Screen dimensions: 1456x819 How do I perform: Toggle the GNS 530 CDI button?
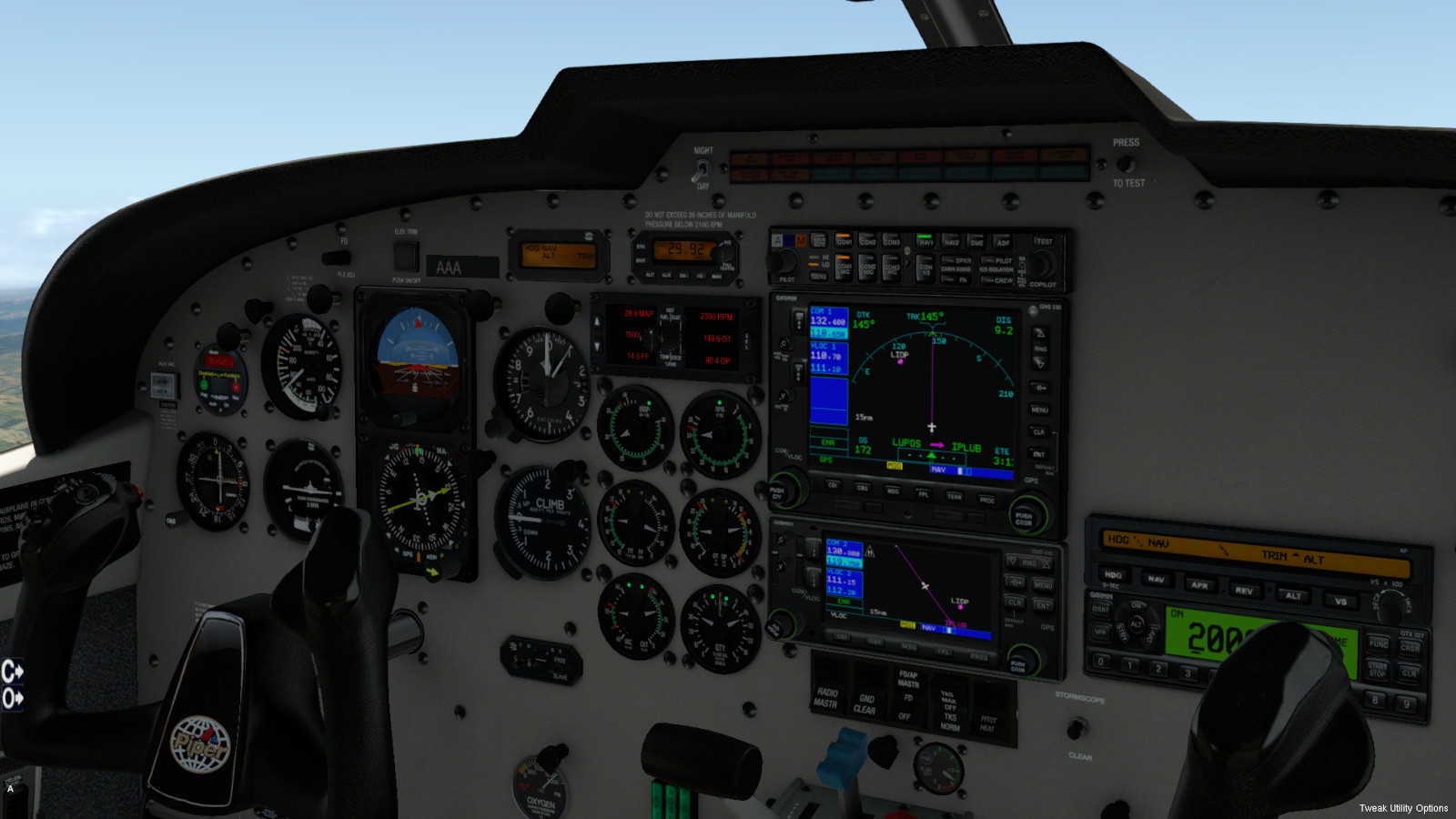pos(833,485)
